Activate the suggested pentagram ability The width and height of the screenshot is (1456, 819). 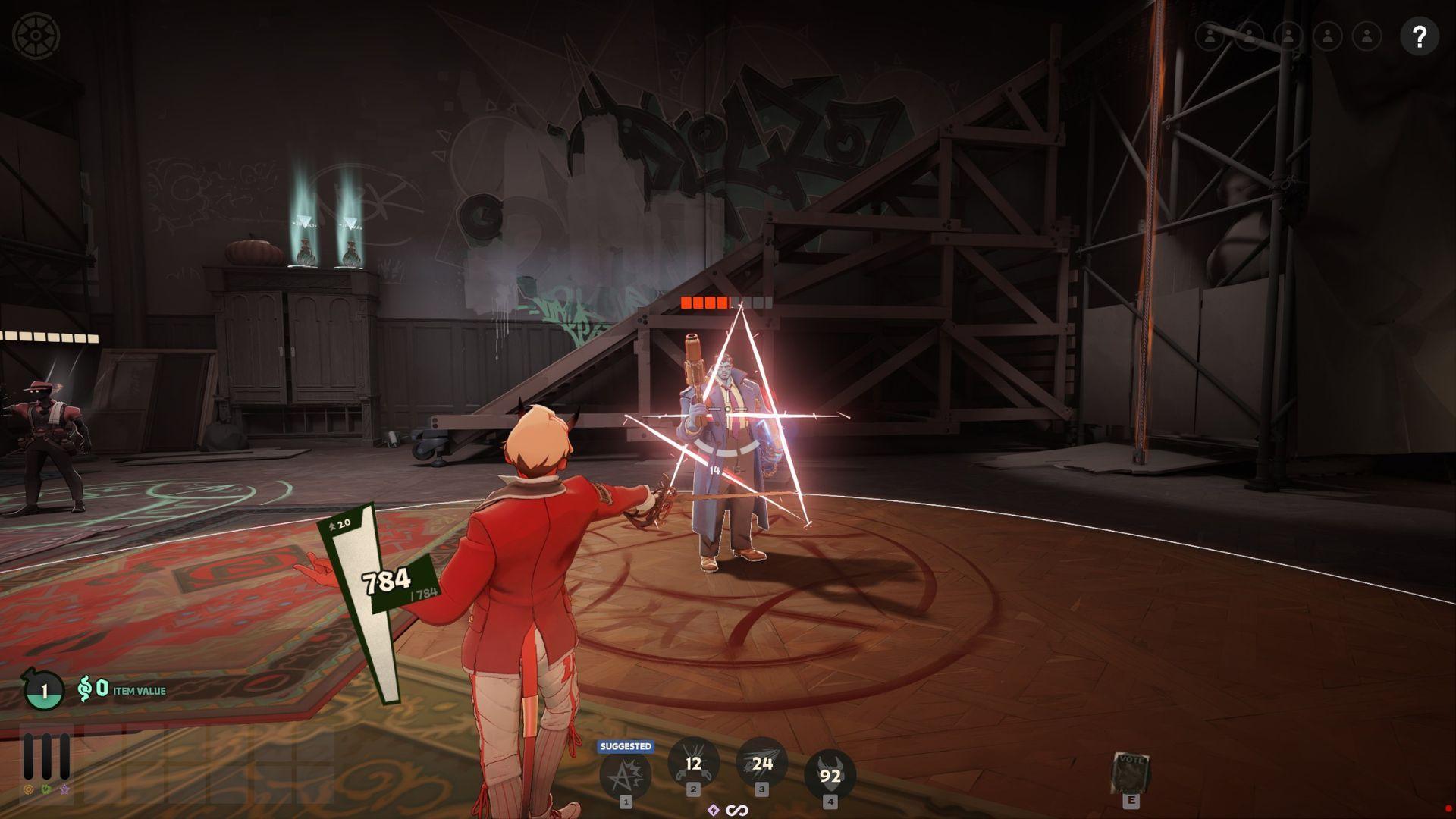[x=625, y=773]
